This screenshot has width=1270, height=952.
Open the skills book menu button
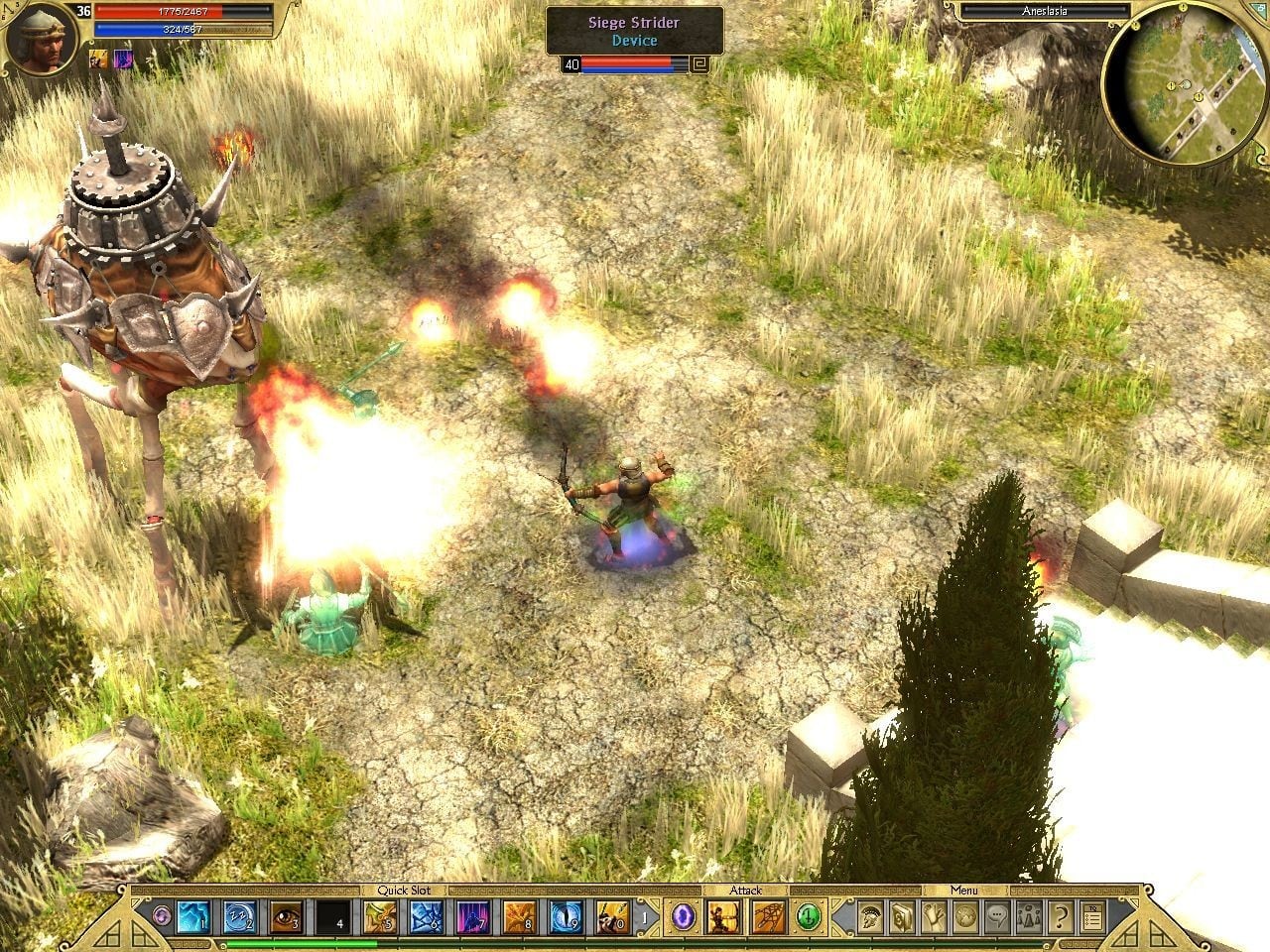tap(903, 917)
